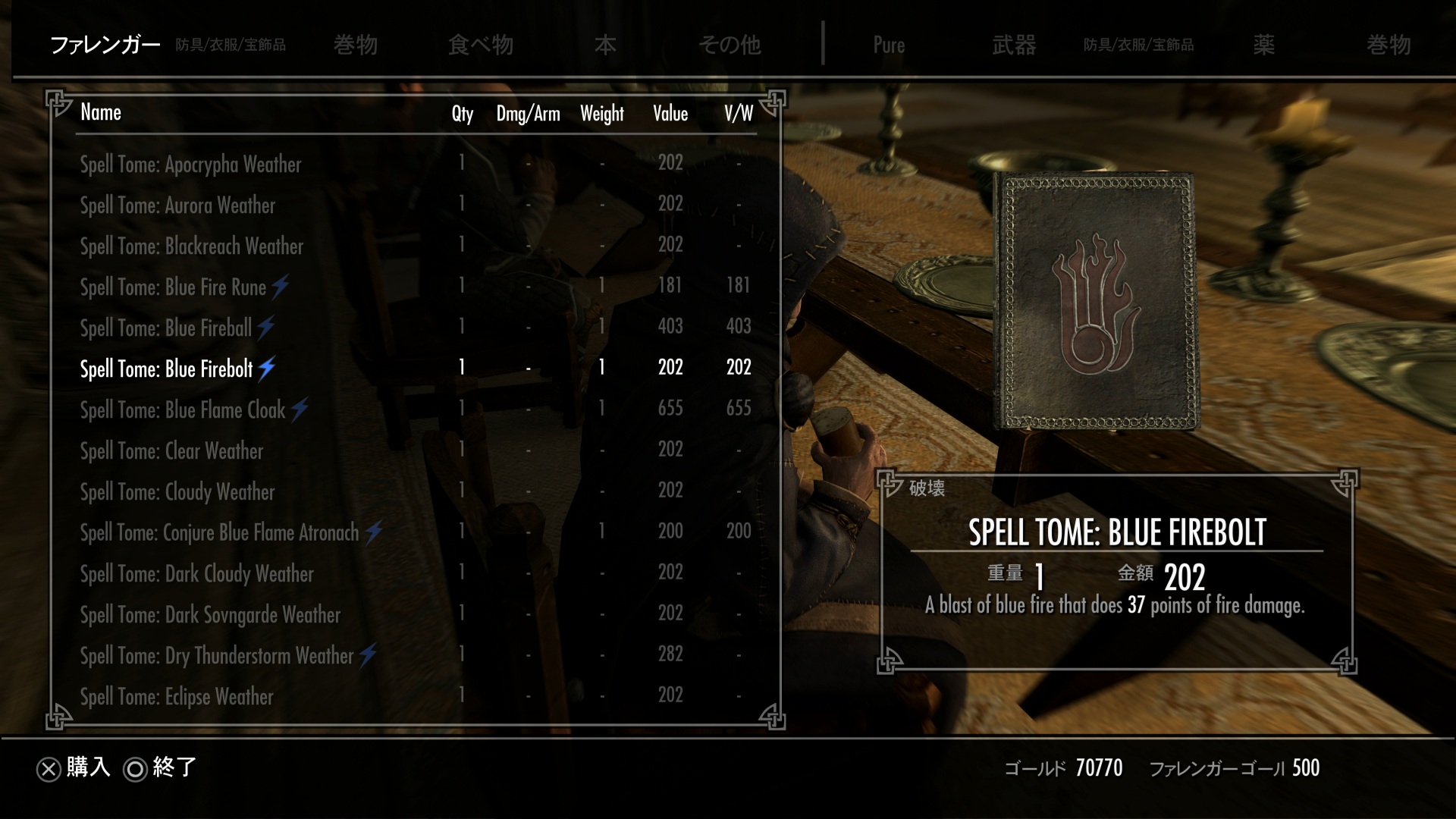Pick Spell Tome: Blackreach Weather from list
Screen dimensions: 1456x819
pos(192,246)
